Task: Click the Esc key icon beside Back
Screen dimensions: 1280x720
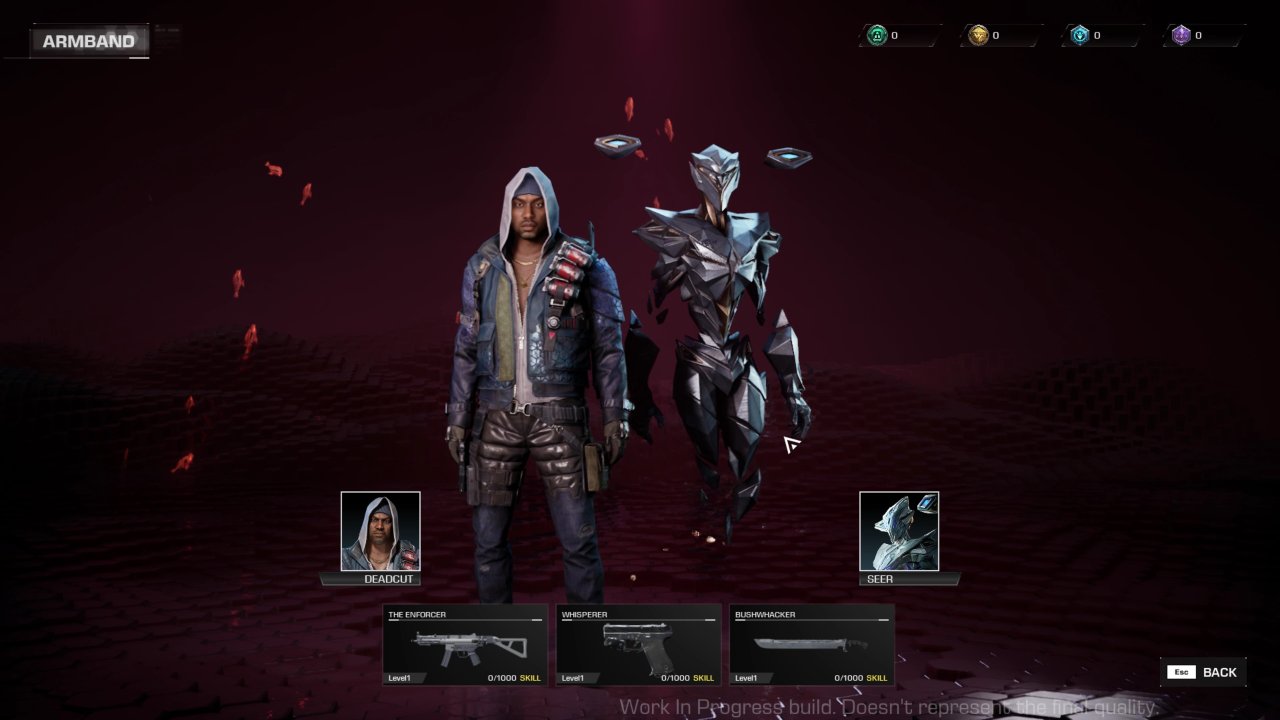Action: pyautogui.click(x=1180, y=671)
